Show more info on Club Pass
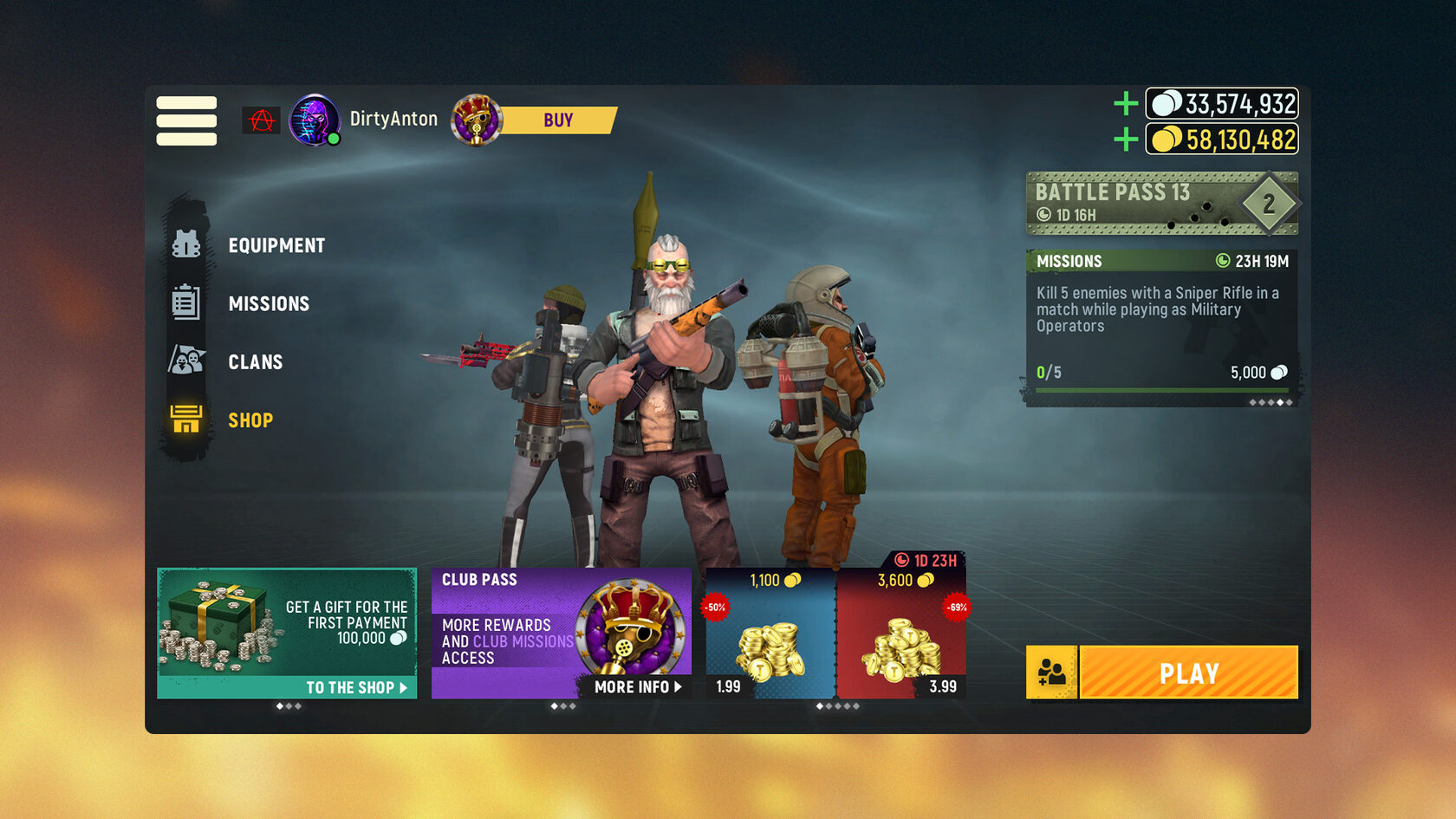 (637, 686)
